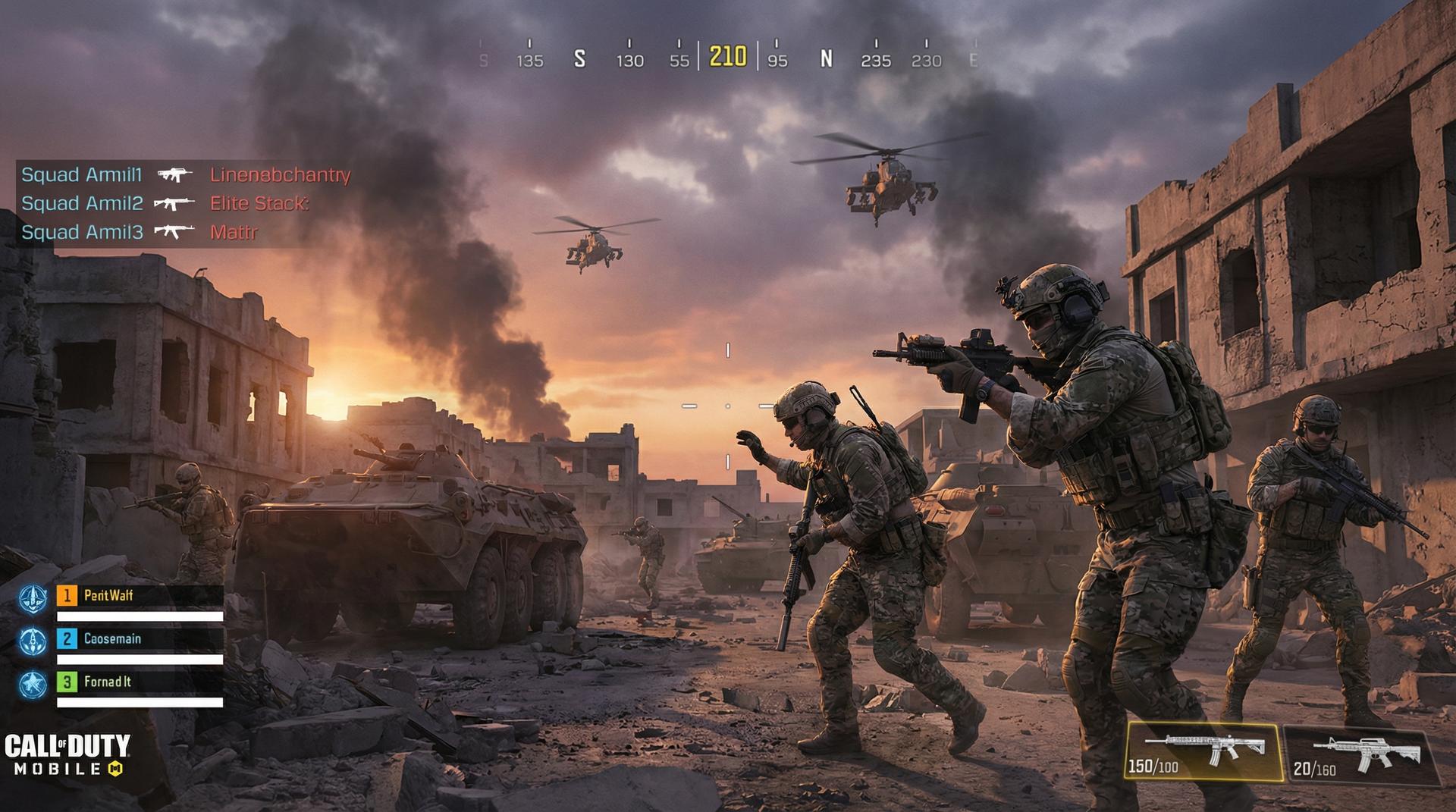Click the Squad Amiil2 kill feed entry
Screen dimensions: 1456x812
tap(165, 203)
